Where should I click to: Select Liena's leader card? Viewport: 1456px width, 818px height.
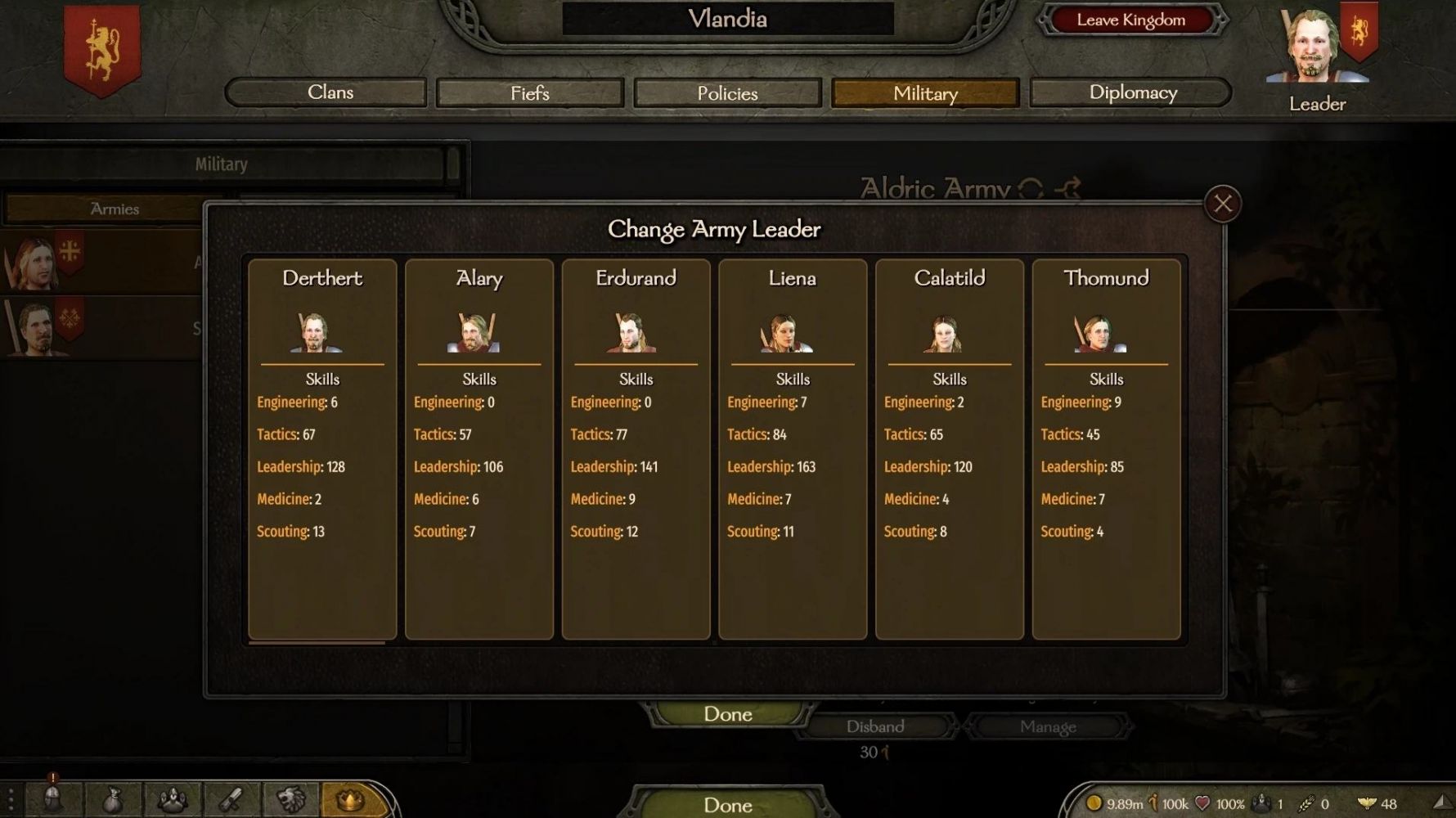[x=792, y=448]
